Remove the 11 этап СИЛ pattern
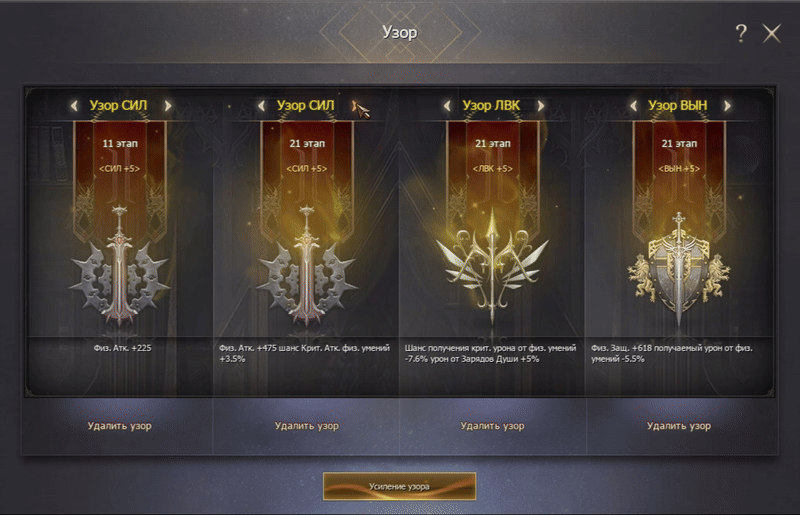Image resolution: width=800 pixels, height=515 pixels. coord(120,425)
